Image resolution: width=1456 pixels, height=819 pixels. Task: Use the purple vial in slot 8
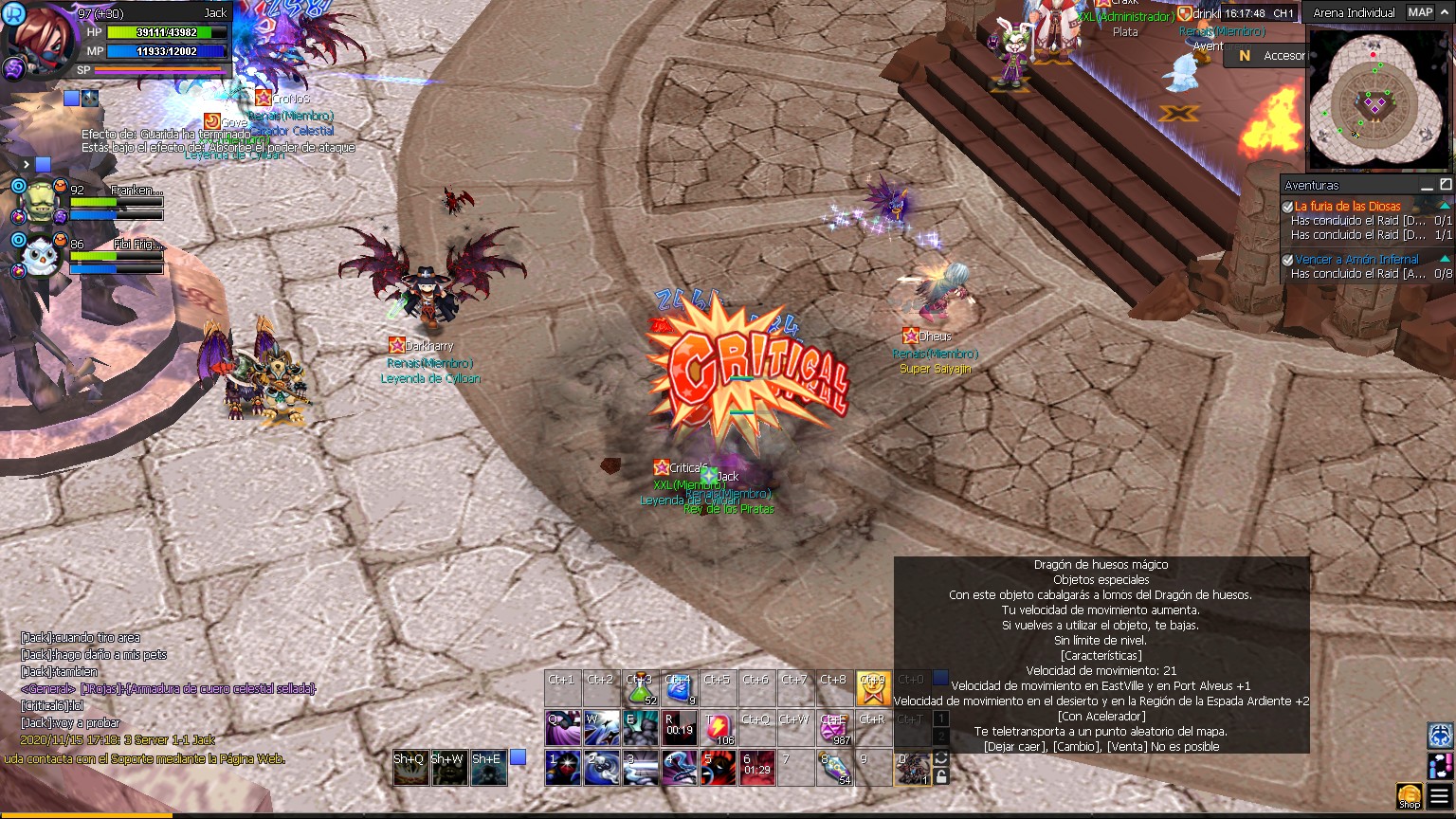[x=834, y=768]
